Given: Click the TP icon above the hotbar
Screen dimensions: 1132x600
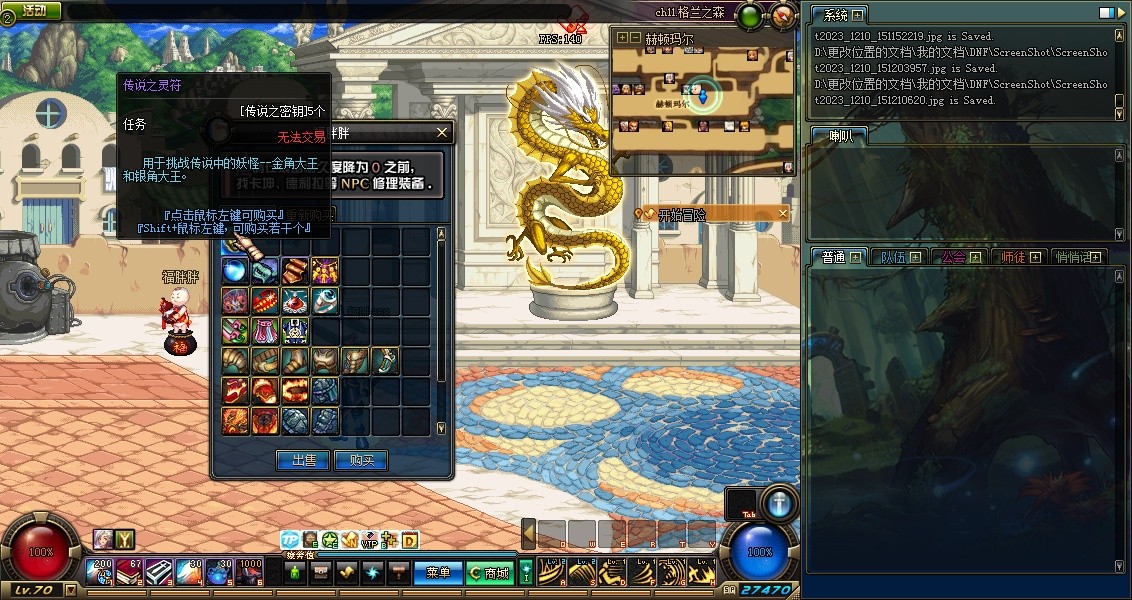Looking at the screenshot, I should pyautogui.click(x=290, y=540).
